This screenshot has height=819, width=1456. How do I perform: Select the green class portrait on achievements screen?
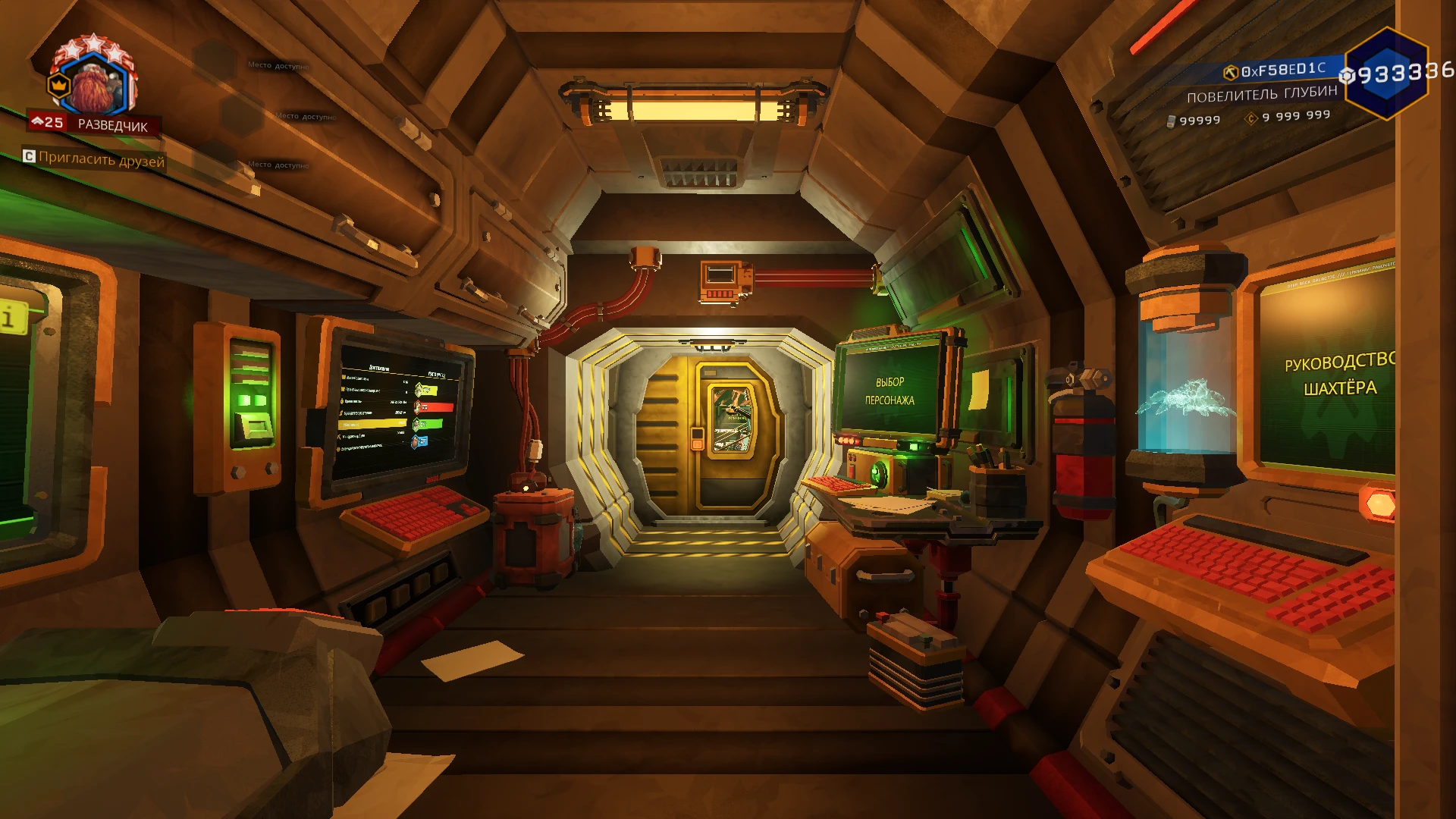416,424
